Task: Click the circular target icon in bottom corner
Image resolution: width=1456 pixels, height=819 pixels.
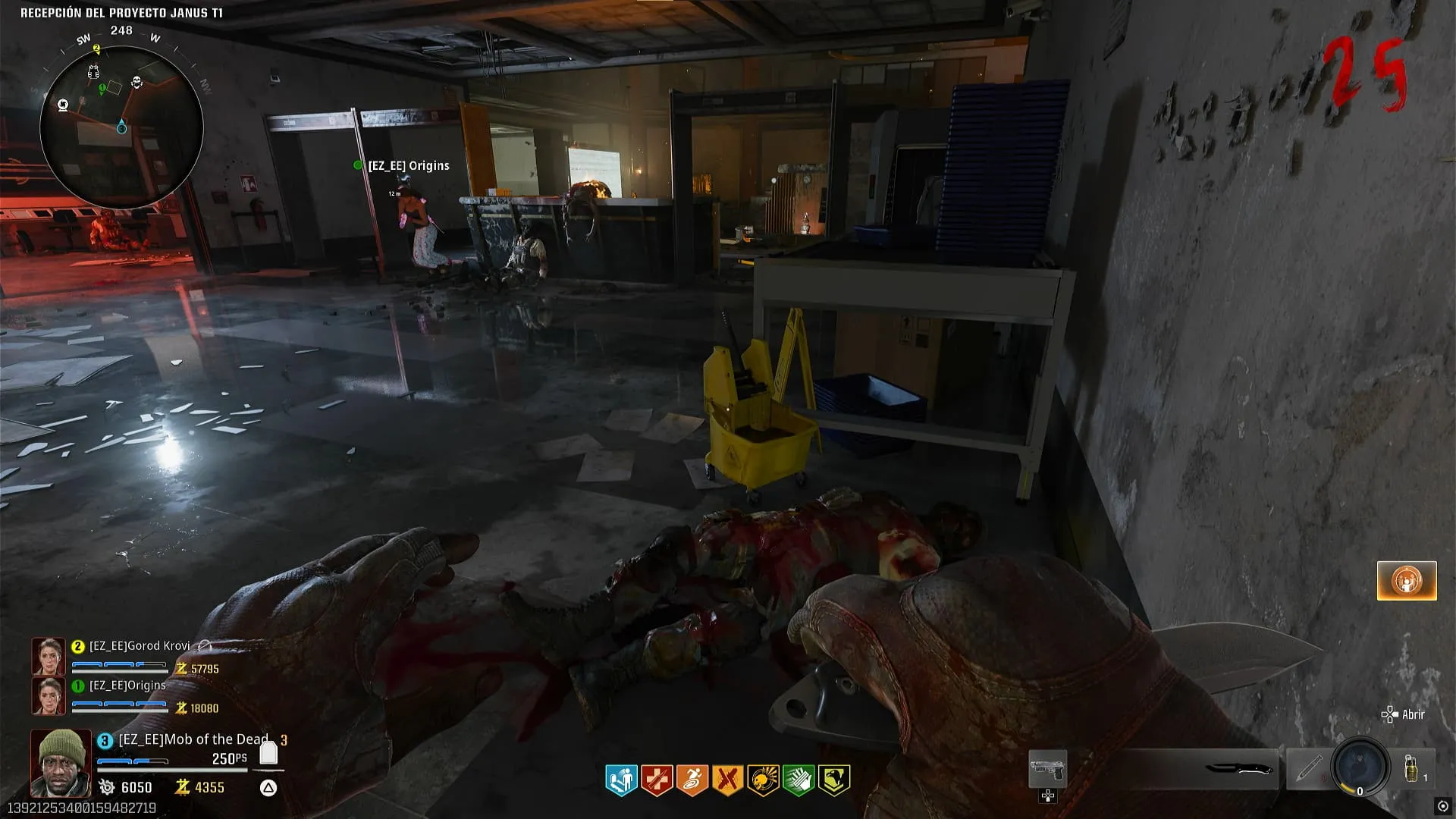Action: pyautogui.click(x=1442, y=806)
